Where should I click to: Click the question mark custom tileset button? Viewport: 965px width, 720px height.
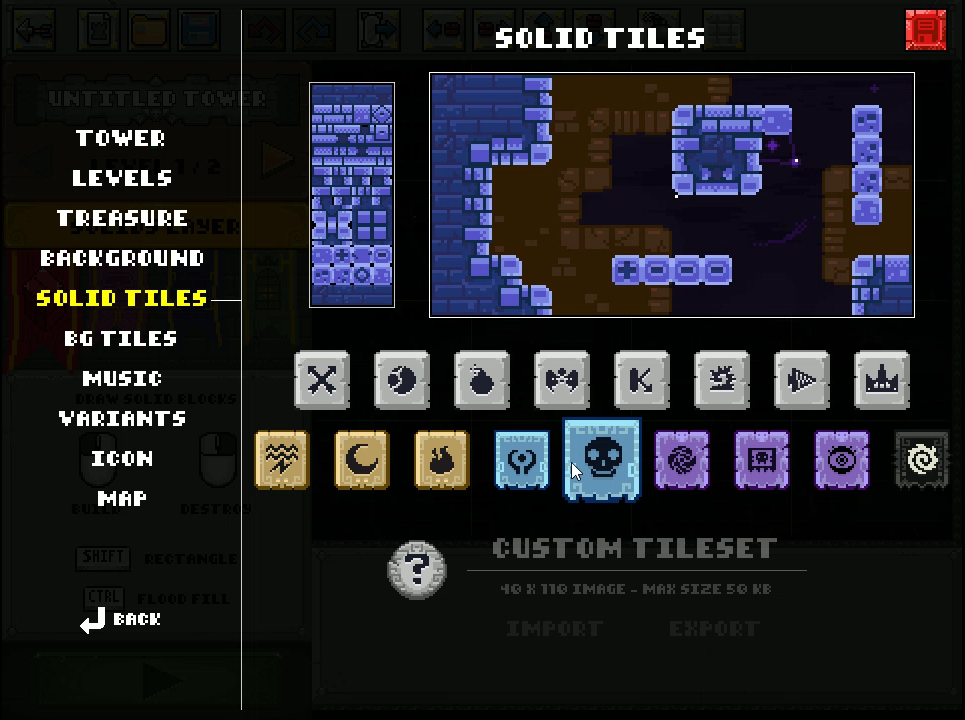417,570
